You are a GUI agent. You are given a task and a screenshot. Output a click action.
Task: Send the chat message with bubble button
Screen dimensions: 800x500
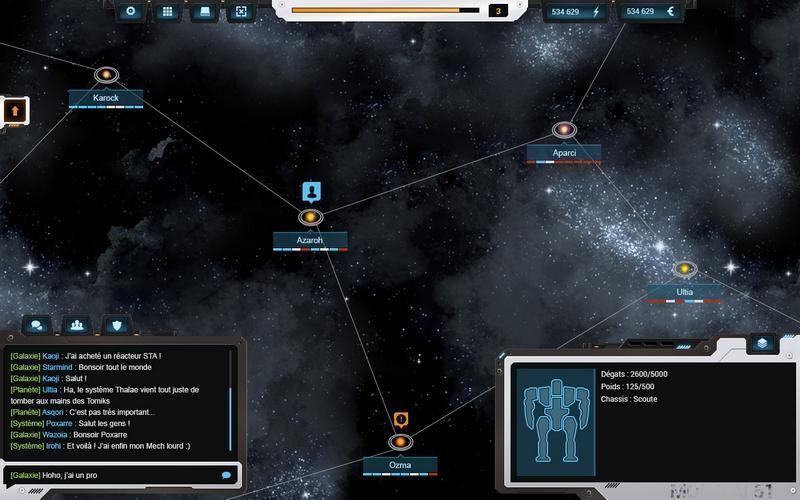pyautogui.click(x=227, y=475)
